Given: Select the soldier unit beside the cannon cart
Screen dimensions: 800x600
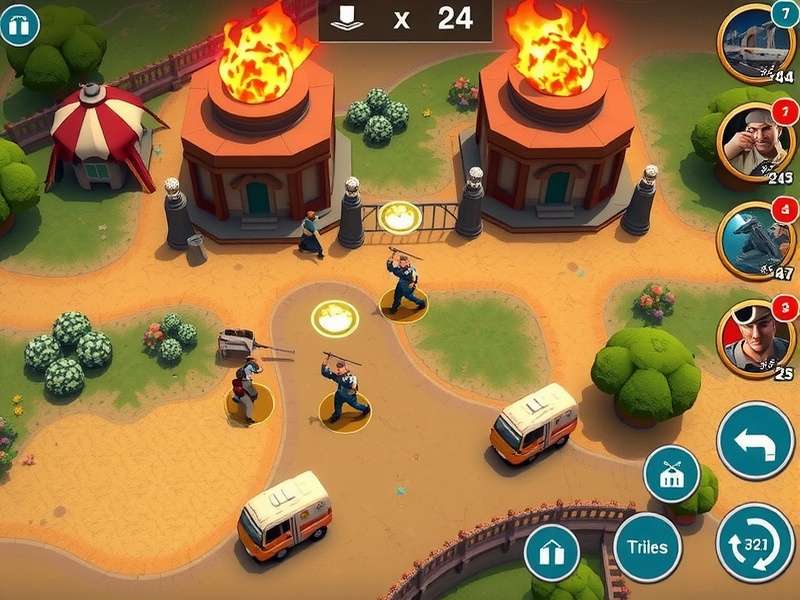Looking at the screenshot, I should [x=248, y=388].
